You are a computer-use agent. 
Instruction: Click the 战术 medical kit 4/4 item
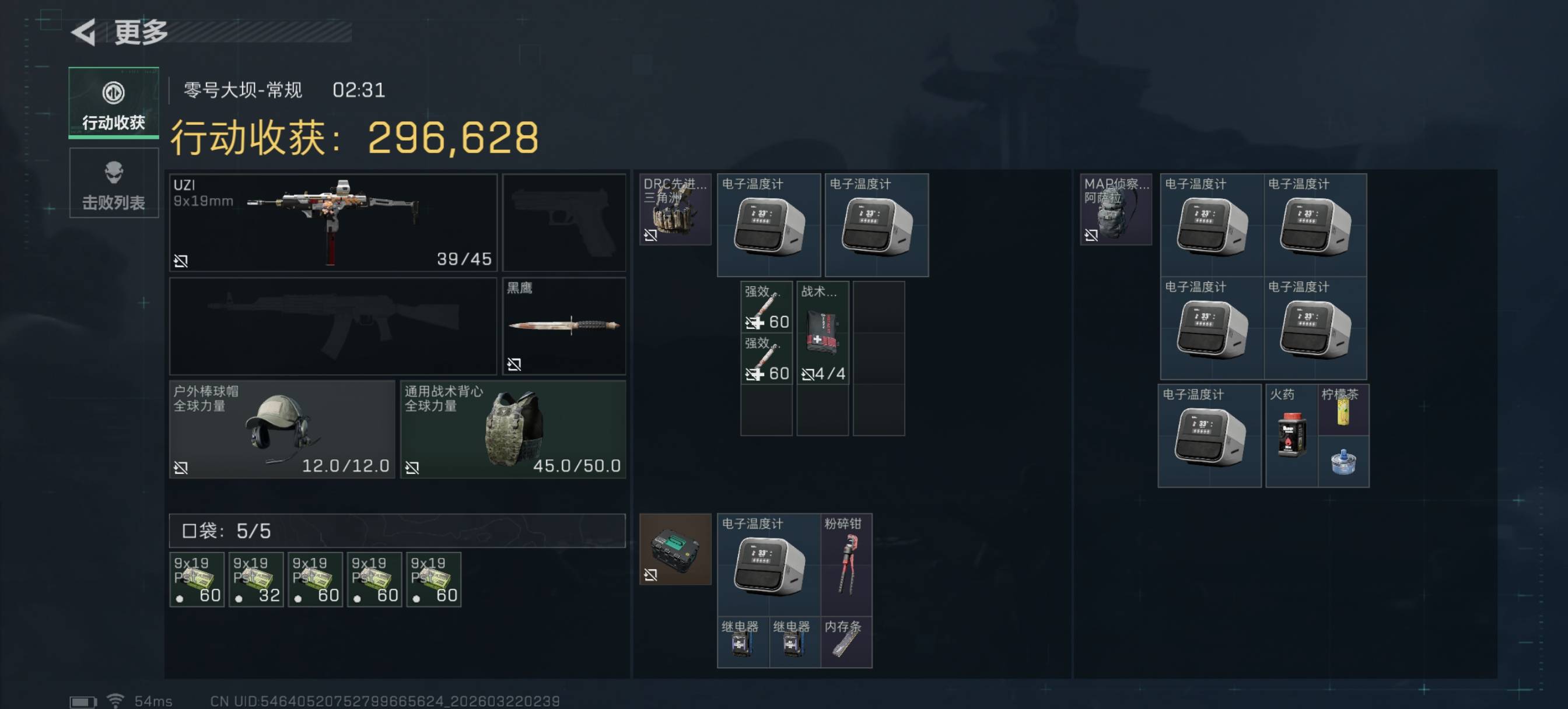click(822, 333)
